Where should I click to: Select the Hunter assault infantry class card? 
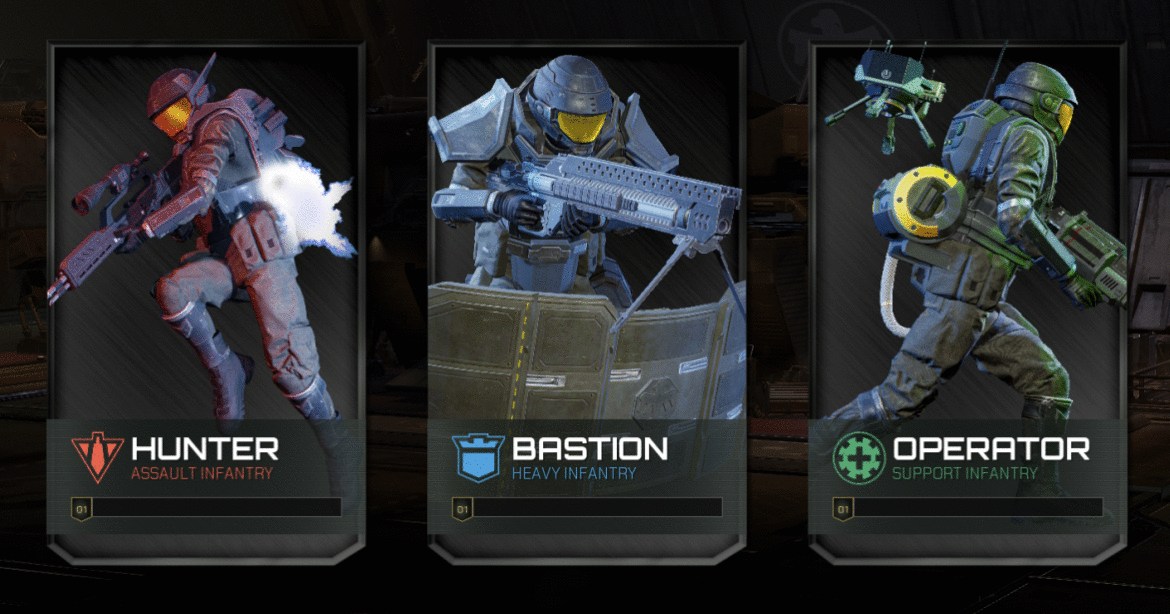point(205,300)
